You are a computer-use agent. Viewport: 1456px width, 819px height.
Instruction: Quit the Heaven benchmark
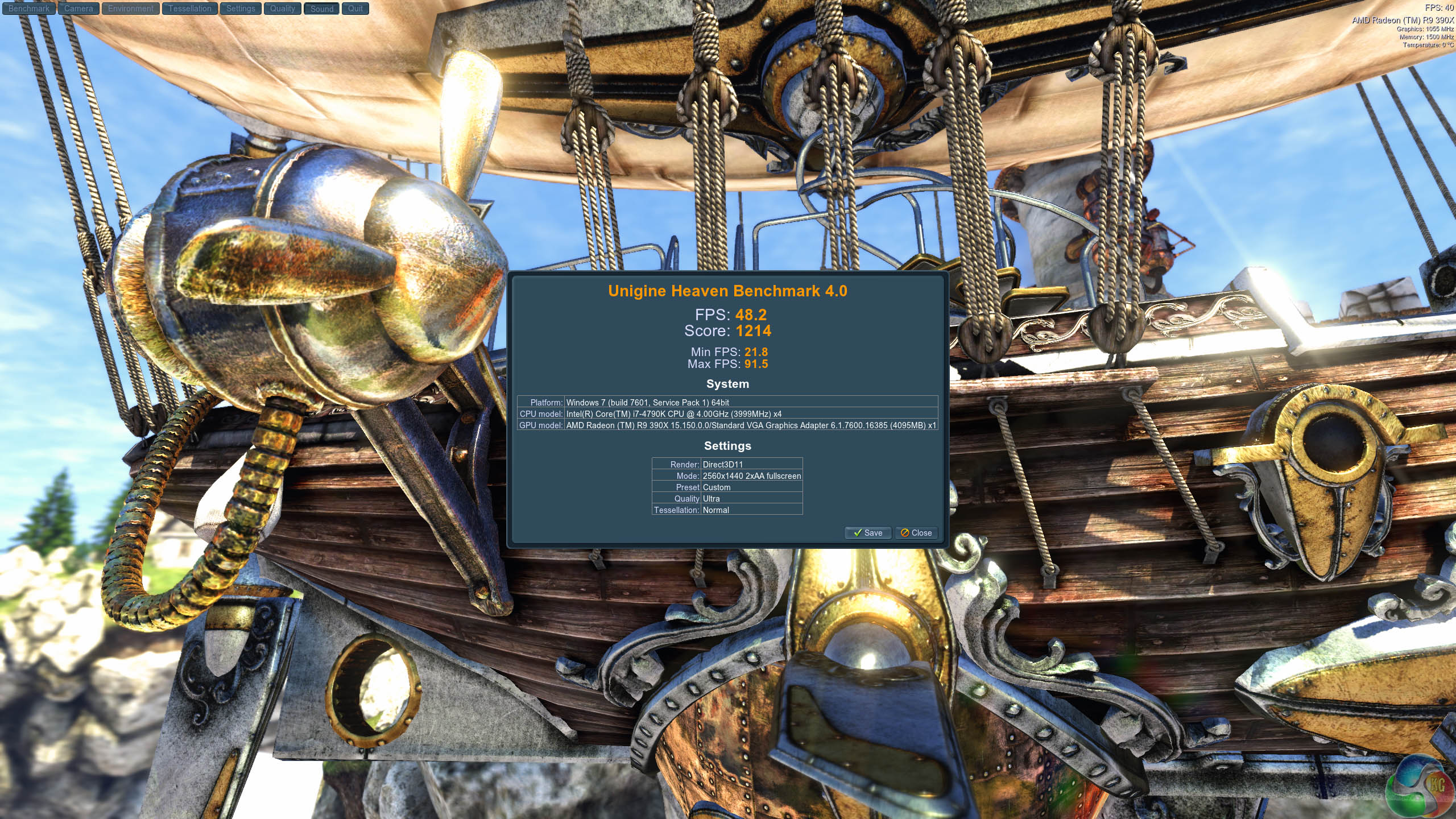tap(355, 9)
